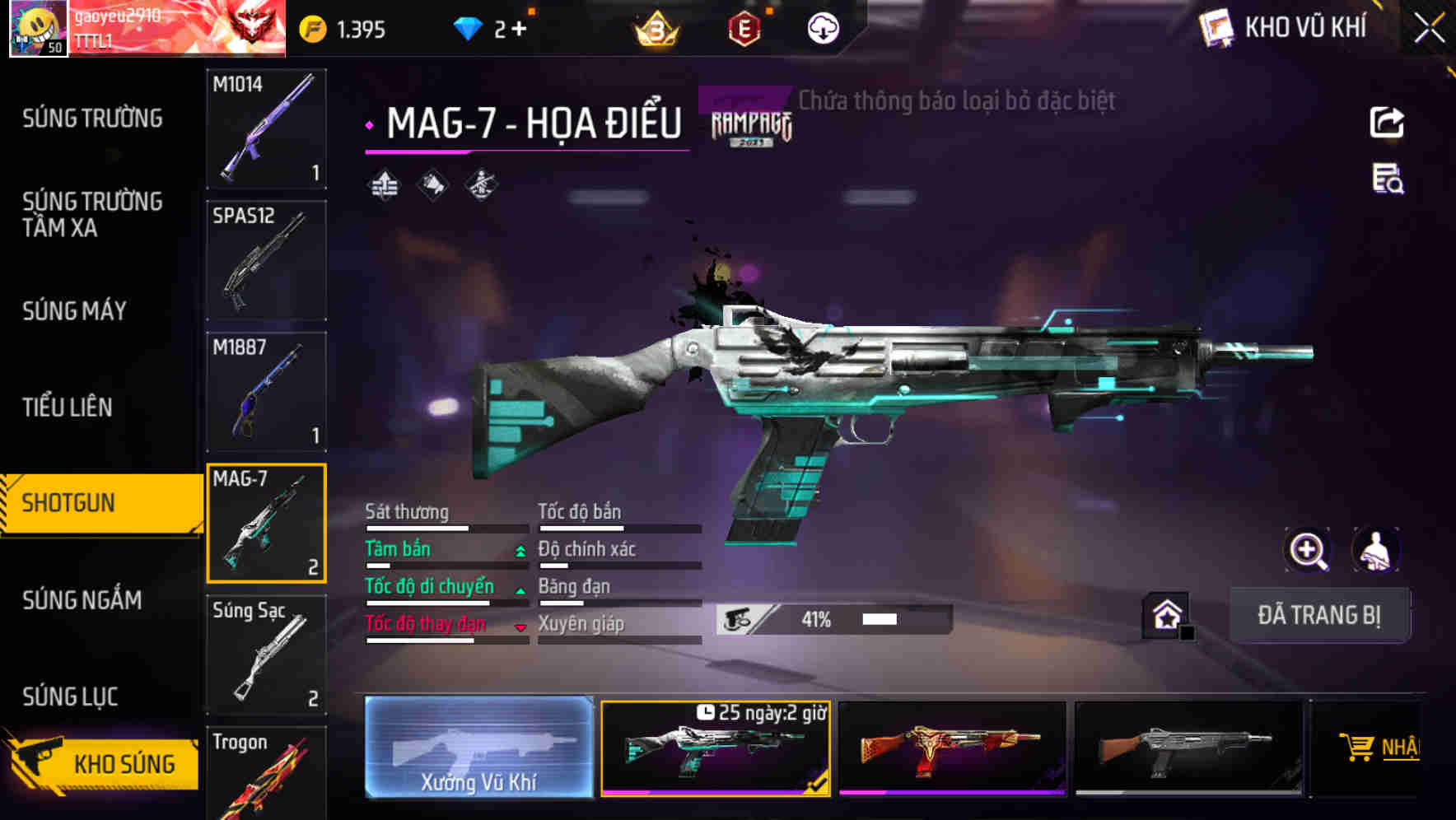Close the weapon vault screen
Image resolution: width=1456 pixels, height=820 pixels.
click(1429, 29)
